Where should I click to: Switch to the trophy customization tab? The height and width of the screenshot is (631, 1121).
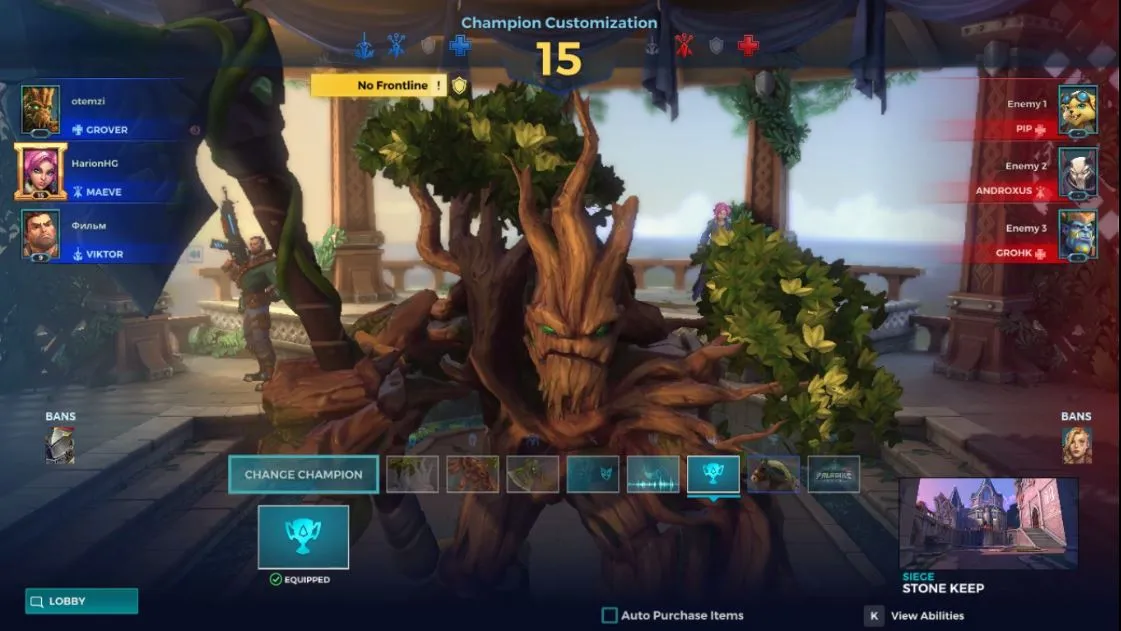713,474
